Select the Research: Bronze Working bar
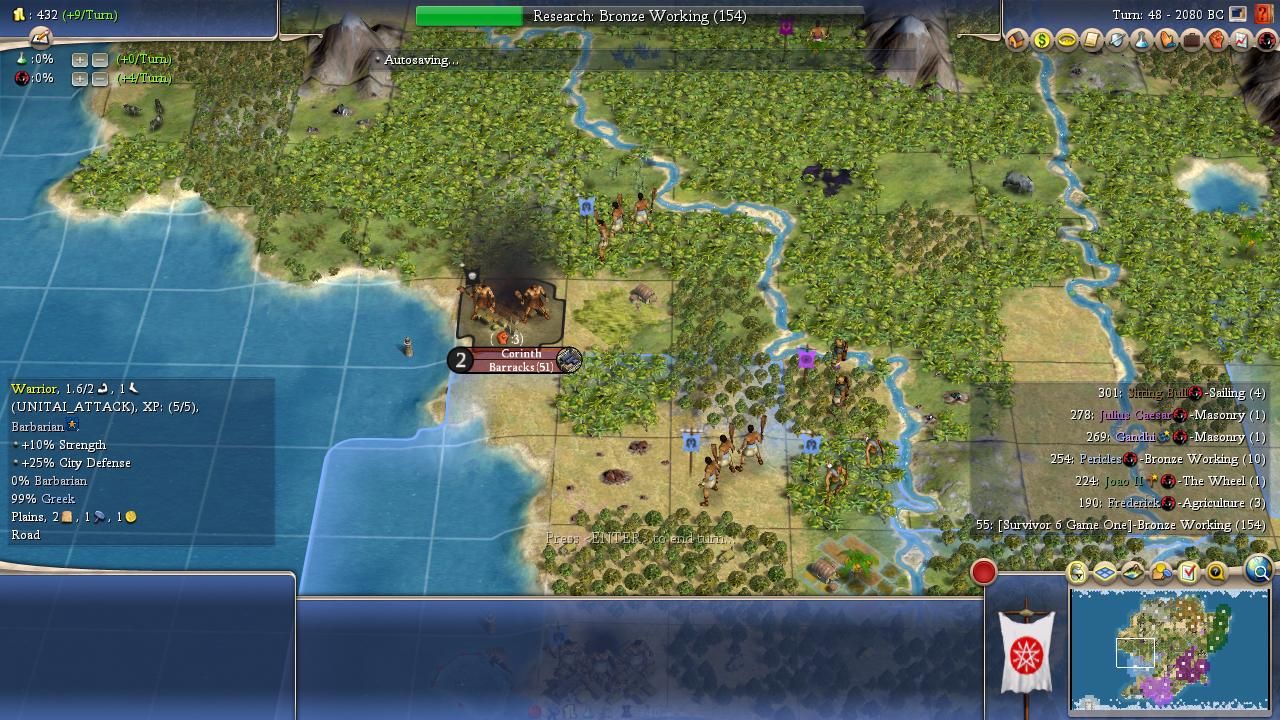1280x720 pixels. coord(640,16)
